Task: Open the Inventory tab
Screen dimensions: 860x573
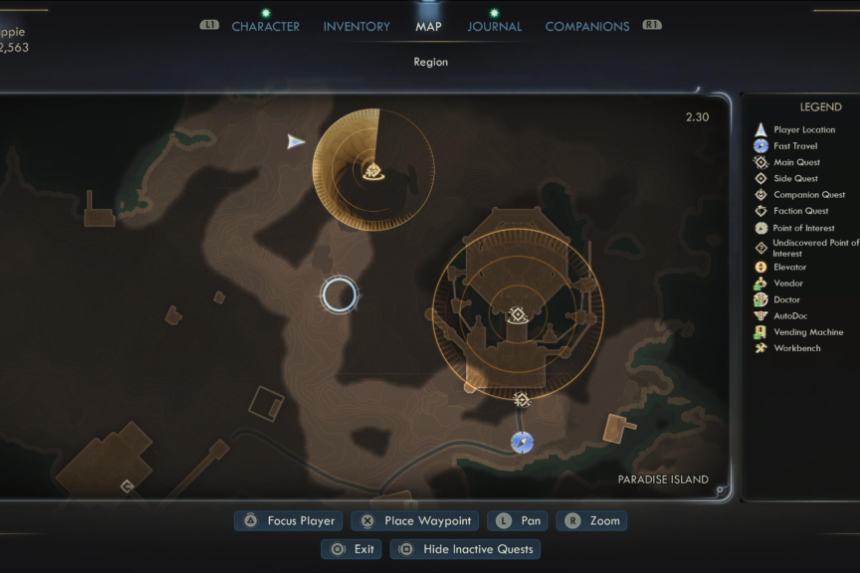Action: [x=356, y=26]
